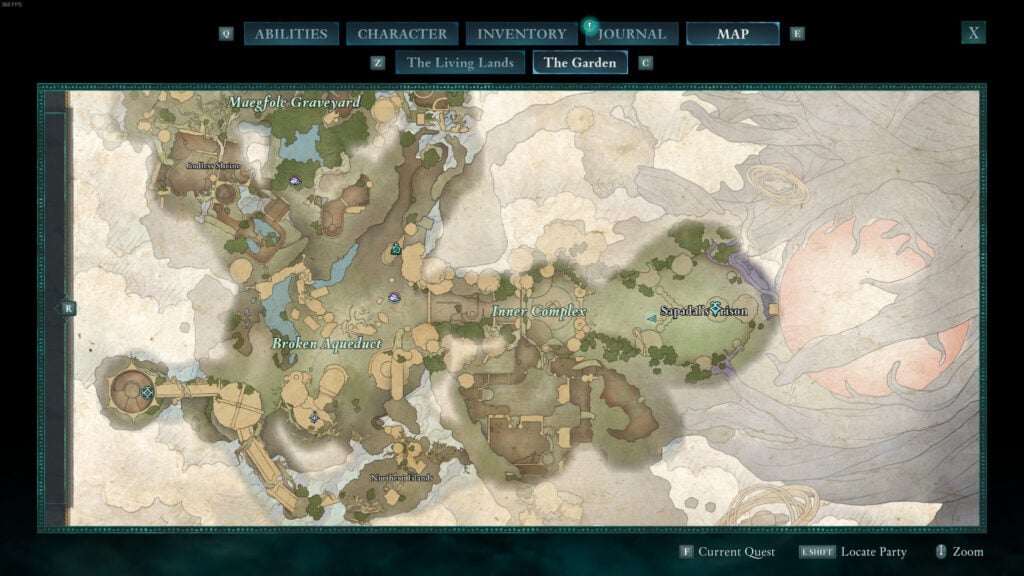Select the Map tab
1024x576 pixels.
pos(732,34)
